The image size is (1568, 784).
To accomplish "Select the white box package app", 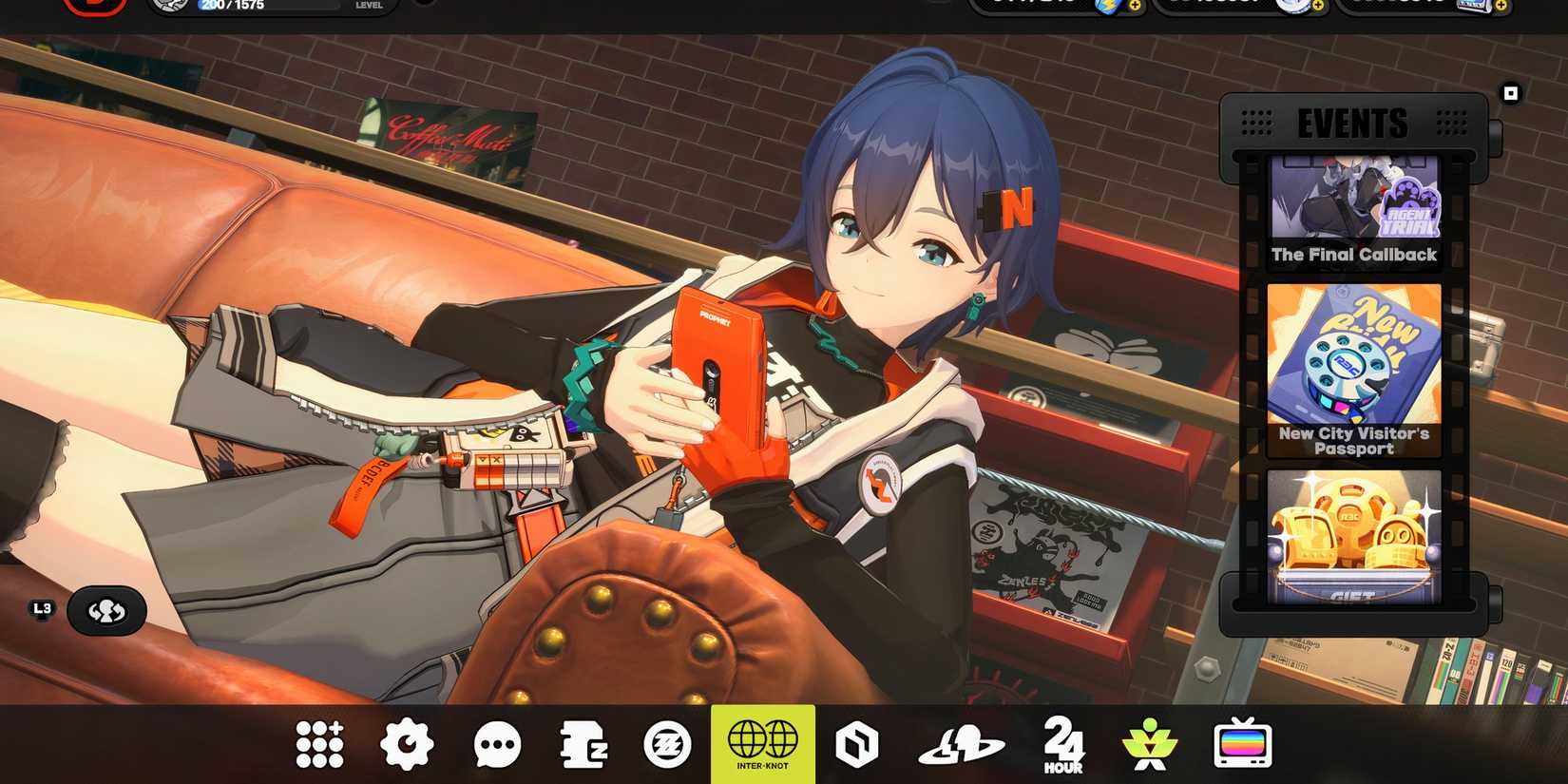I will (x=854, y=743).
